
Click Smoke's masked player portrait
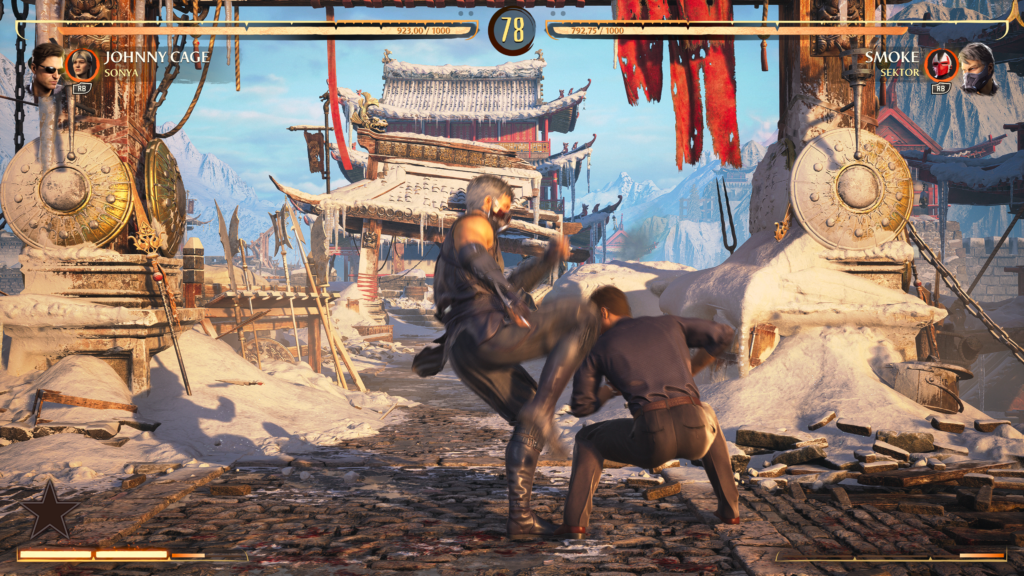(x=977, y=67)
